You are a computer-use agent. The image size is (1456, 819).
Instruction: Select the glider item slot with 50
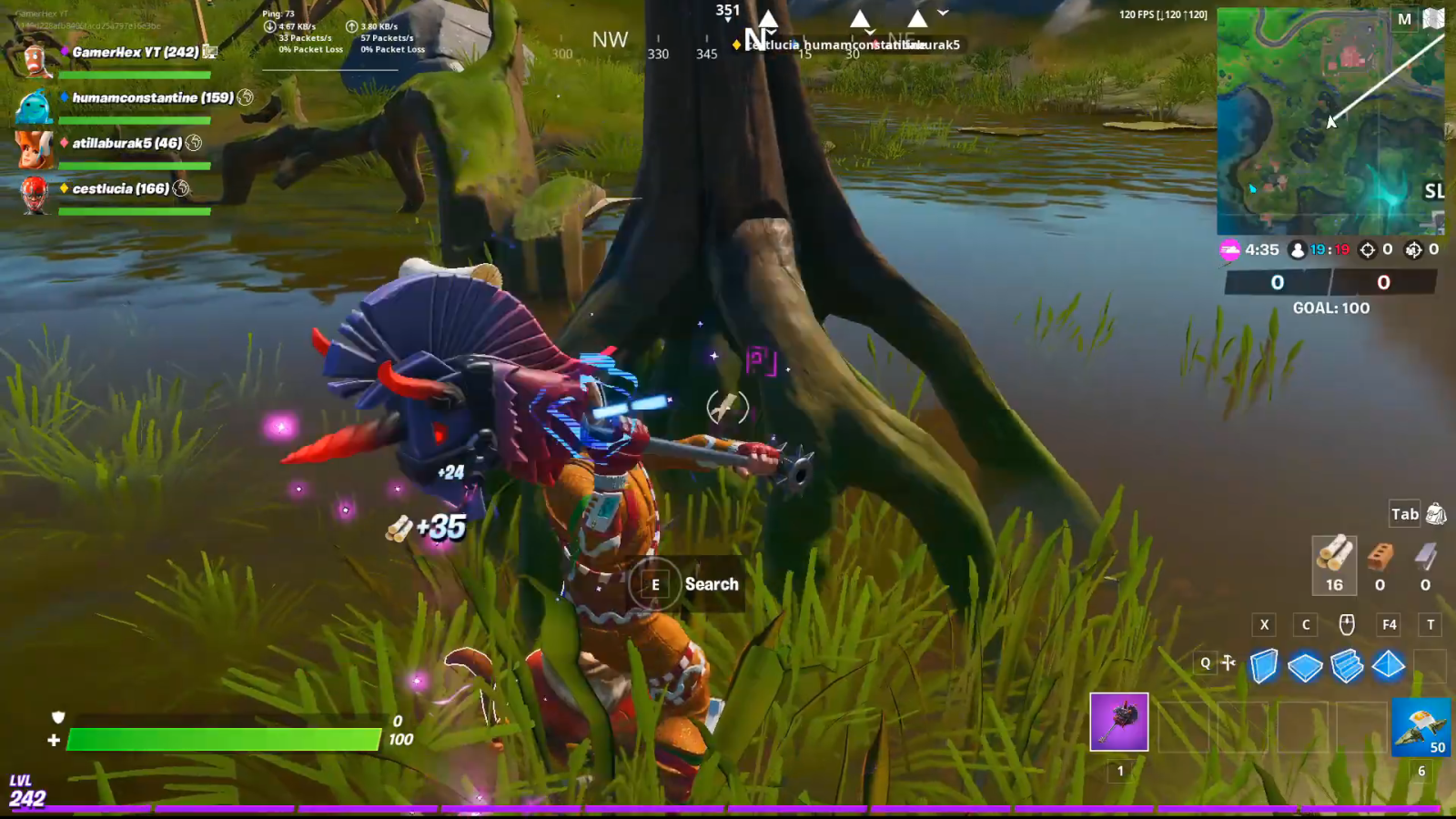tap(1421, 727)
